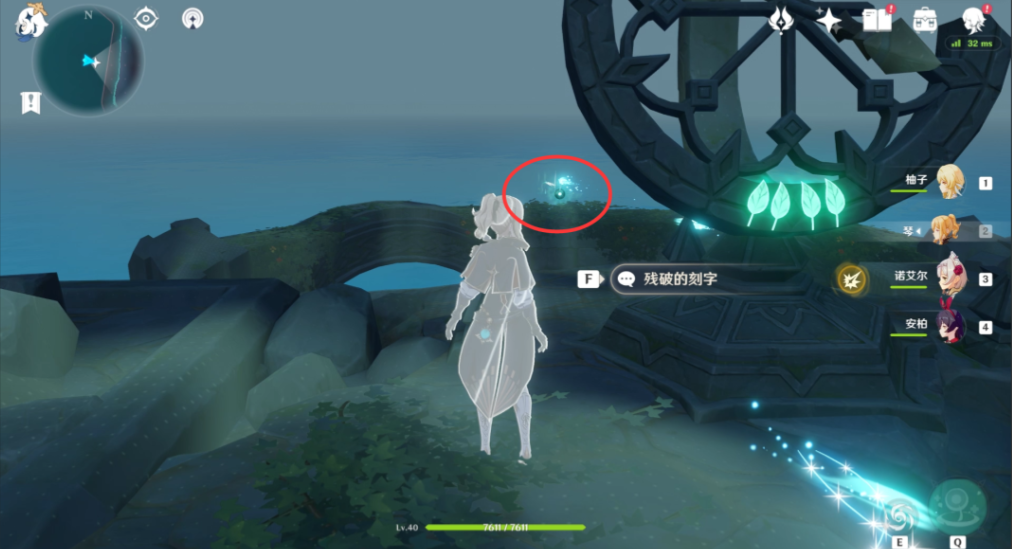Switch to party member 琴

point(948,230)
